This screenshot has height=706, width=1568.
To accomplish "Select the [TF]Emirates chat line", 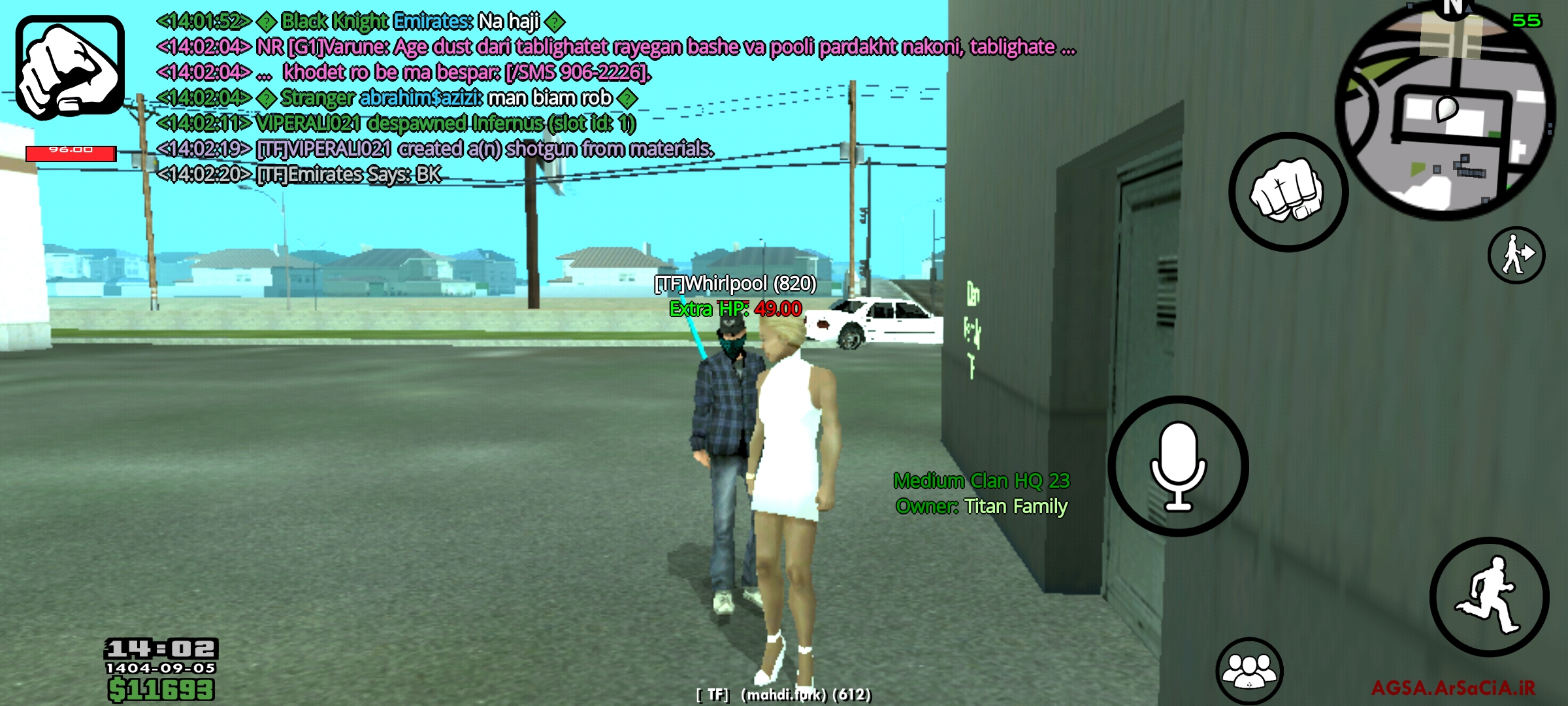I will point(301,173).
